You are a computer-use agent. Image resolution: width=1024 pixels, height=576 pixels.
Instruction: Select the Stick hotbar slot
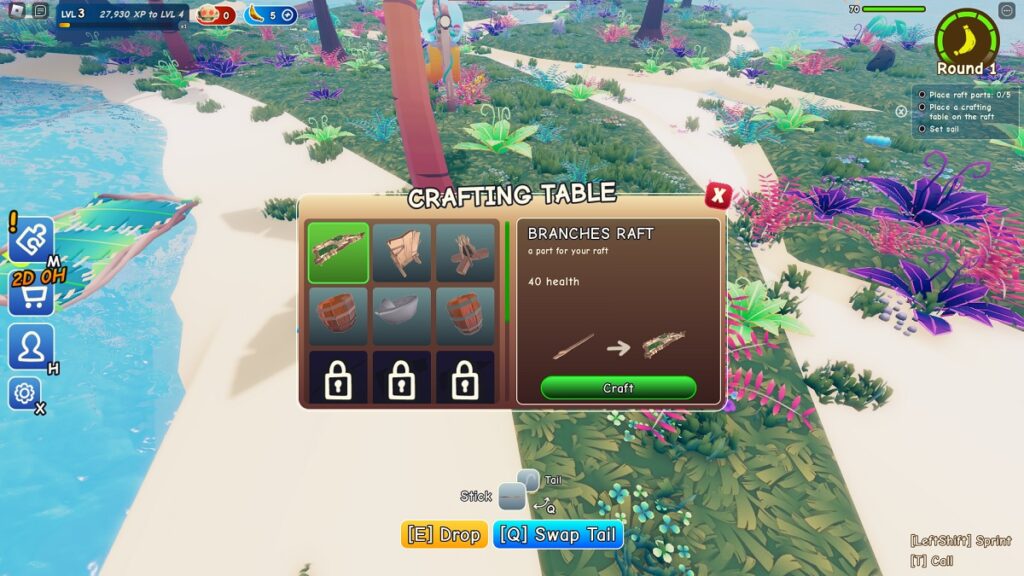tap(512, 496)
